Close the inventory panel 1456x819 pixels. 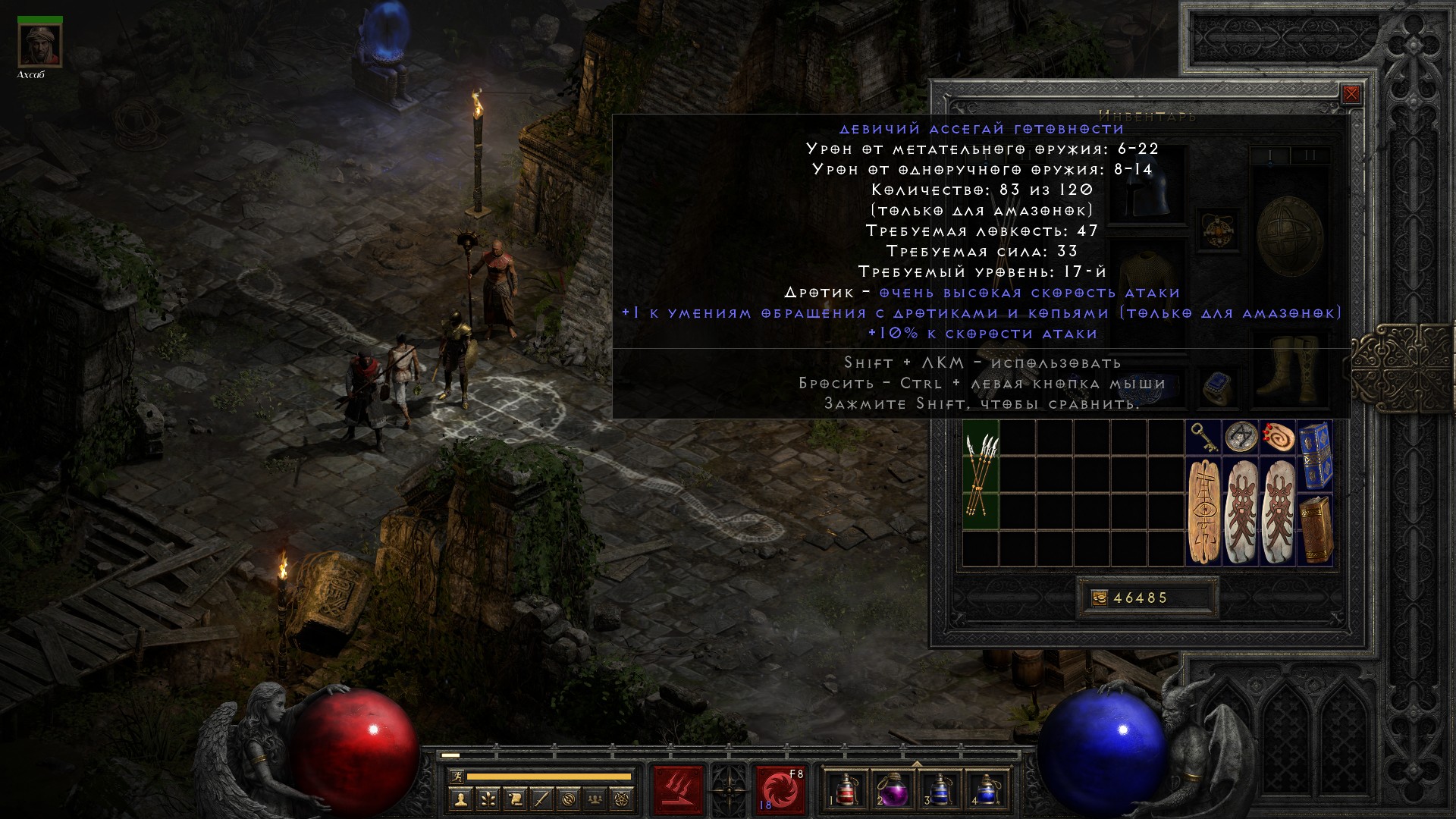coord(1351,95)
